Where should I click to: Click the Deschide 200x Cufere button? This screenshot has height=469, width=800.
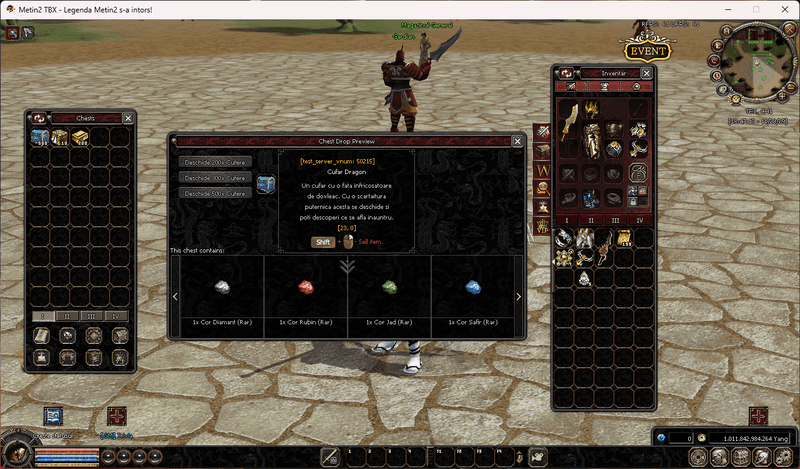coord(215,161)
